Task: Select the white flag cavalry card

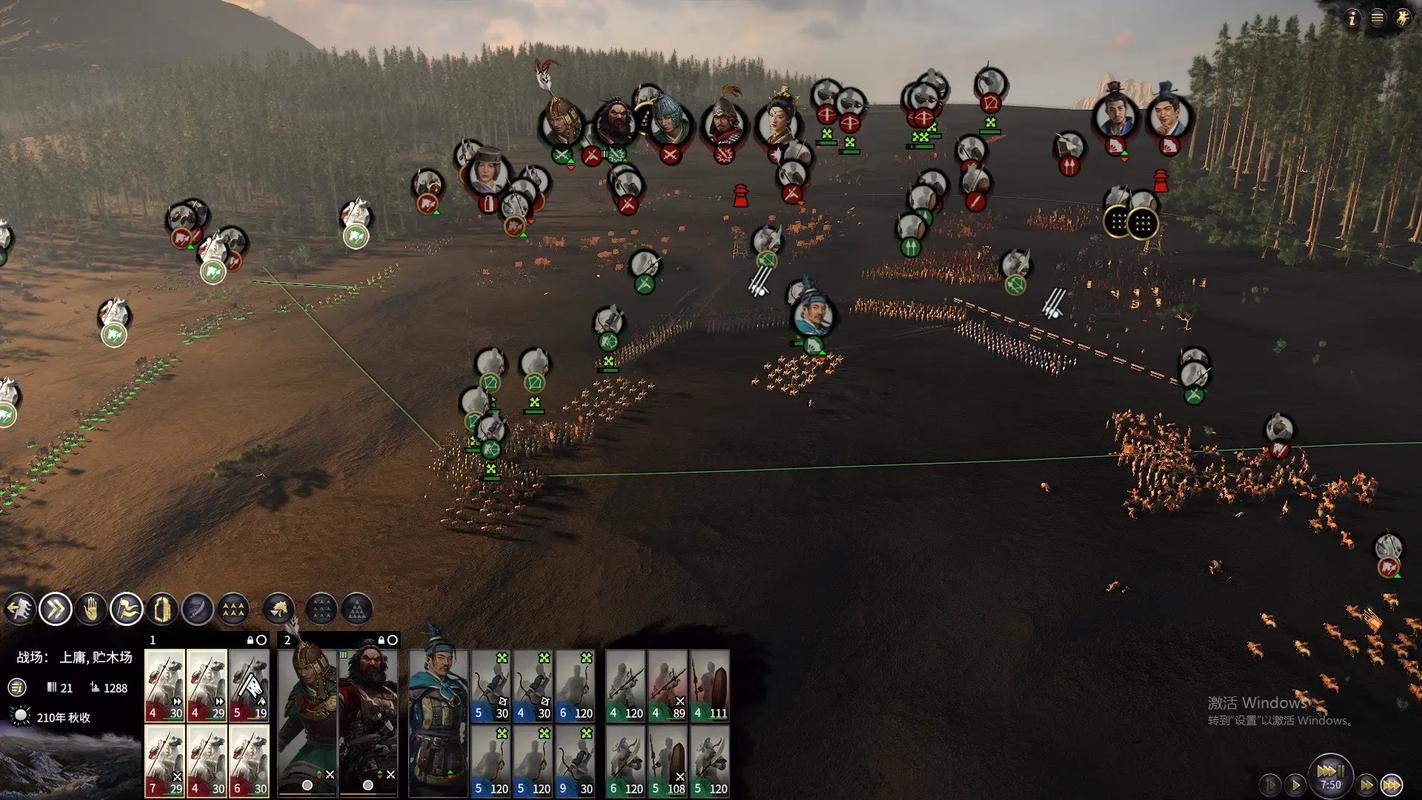Action: (249, 685)
